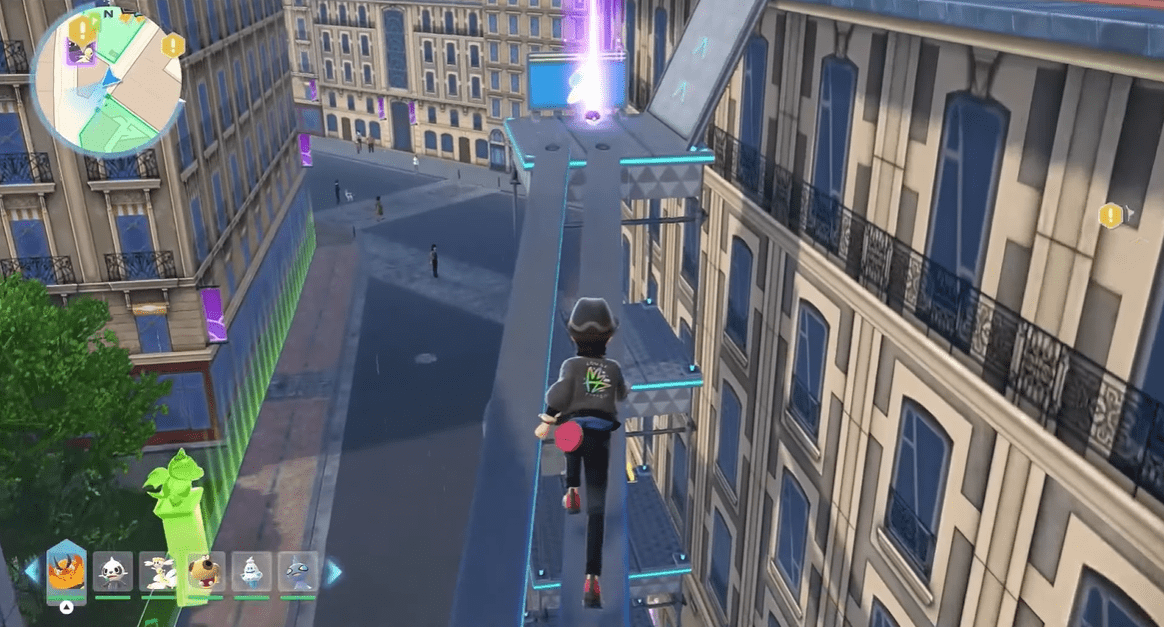Click the left arrow beside the party bar
The height and width of the screenshot is (627, 1164).
[32, 572]
